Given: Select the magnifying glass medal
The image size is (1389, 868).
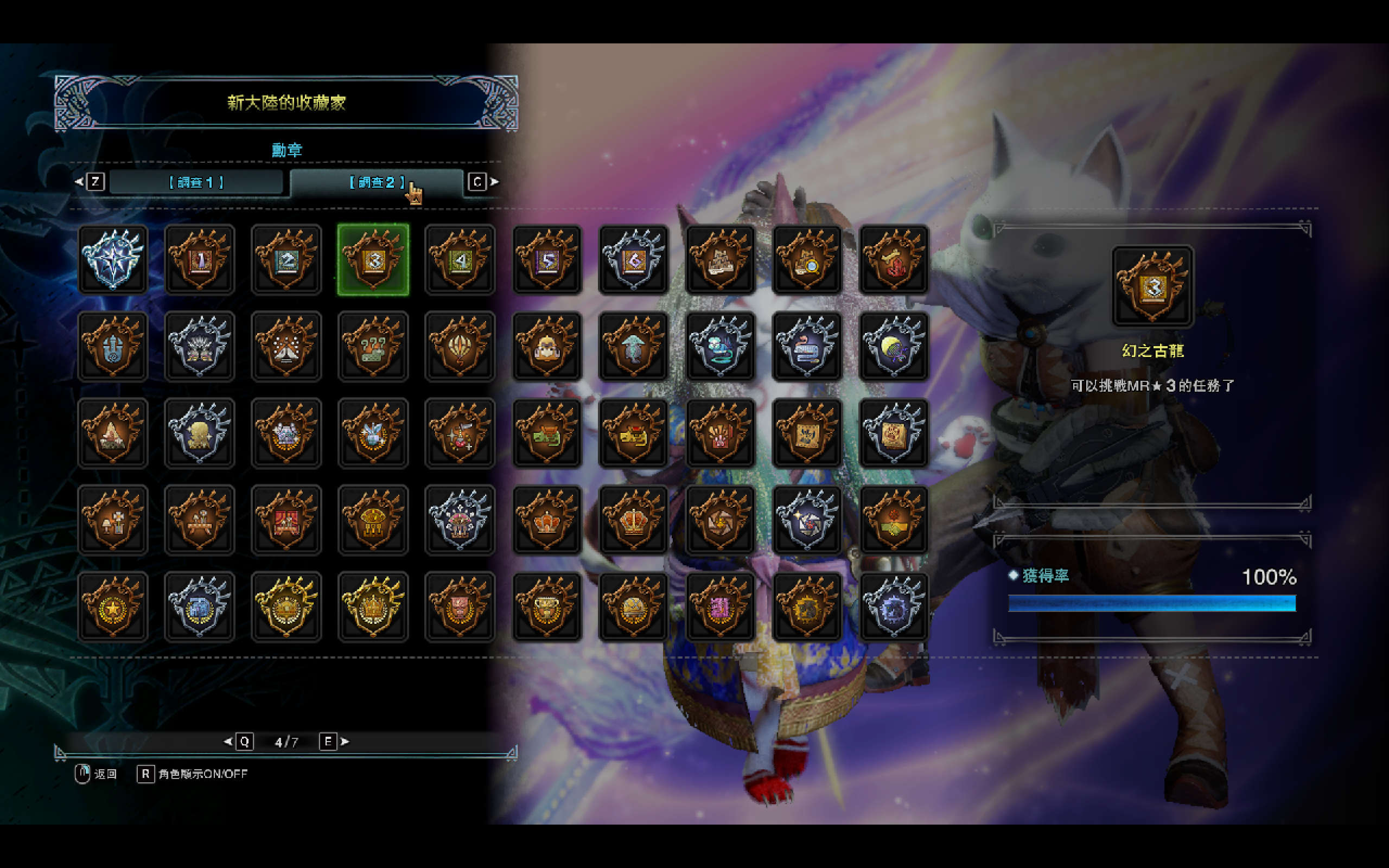Looking at the screenshot, I should tap(807, 260).
